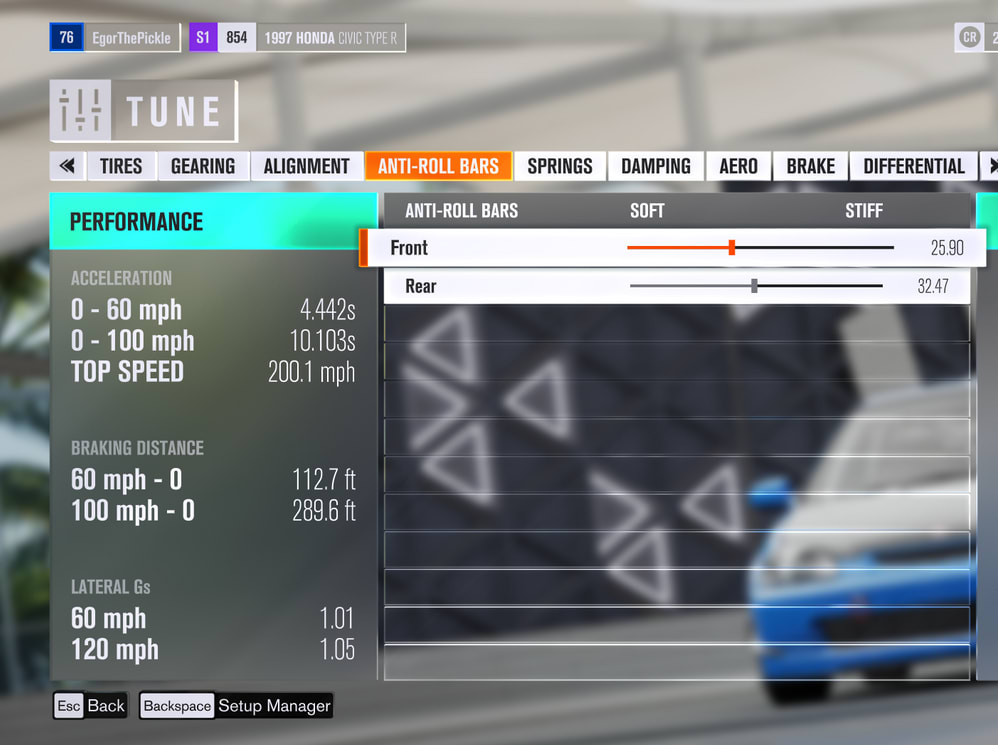Viewport: 998px width, 745px height.
Task: Select the Alignment tab
Action: click(x=306, y=166)
